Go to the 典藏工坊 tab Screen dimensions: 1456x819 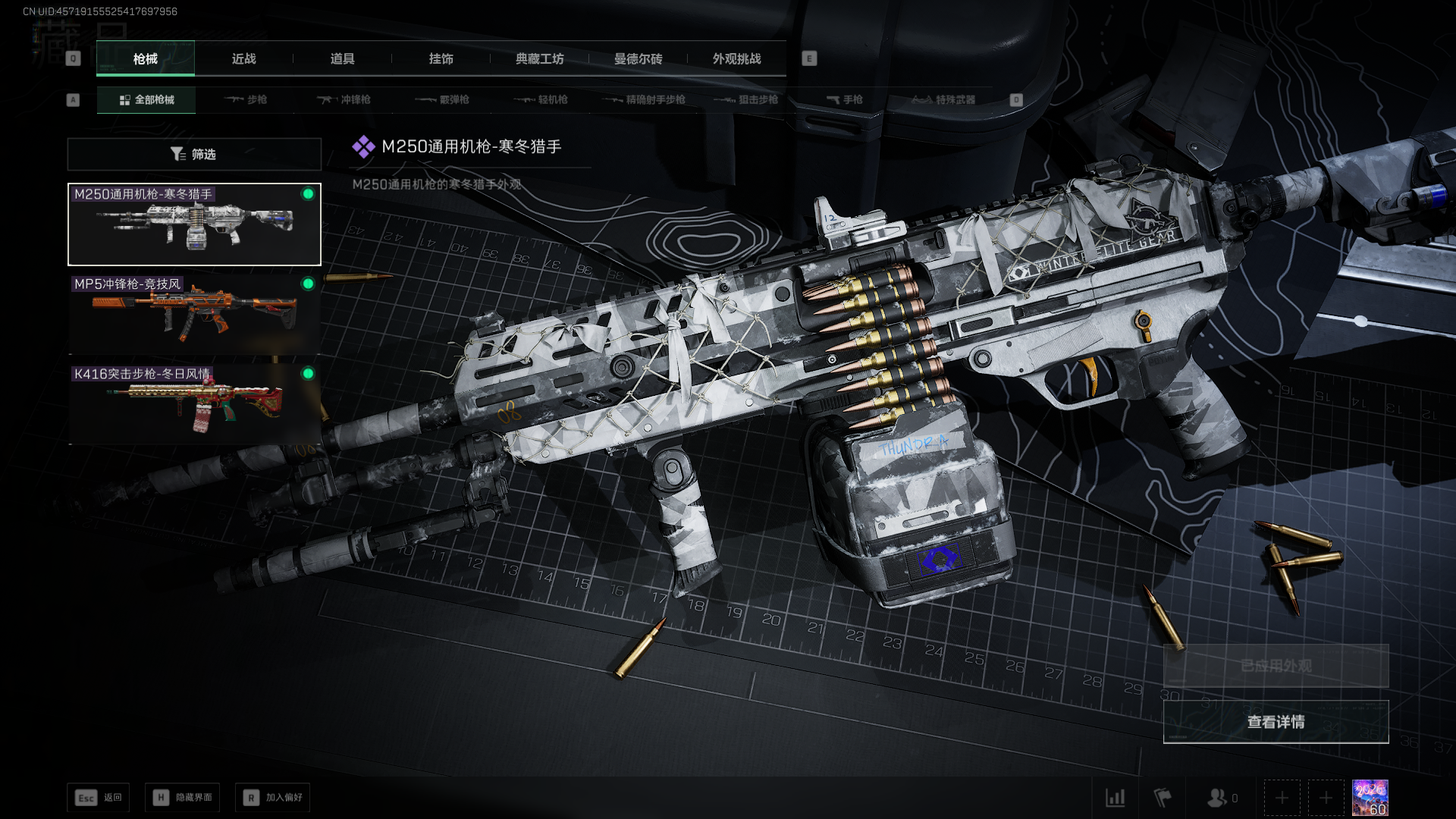click(539, 58)
